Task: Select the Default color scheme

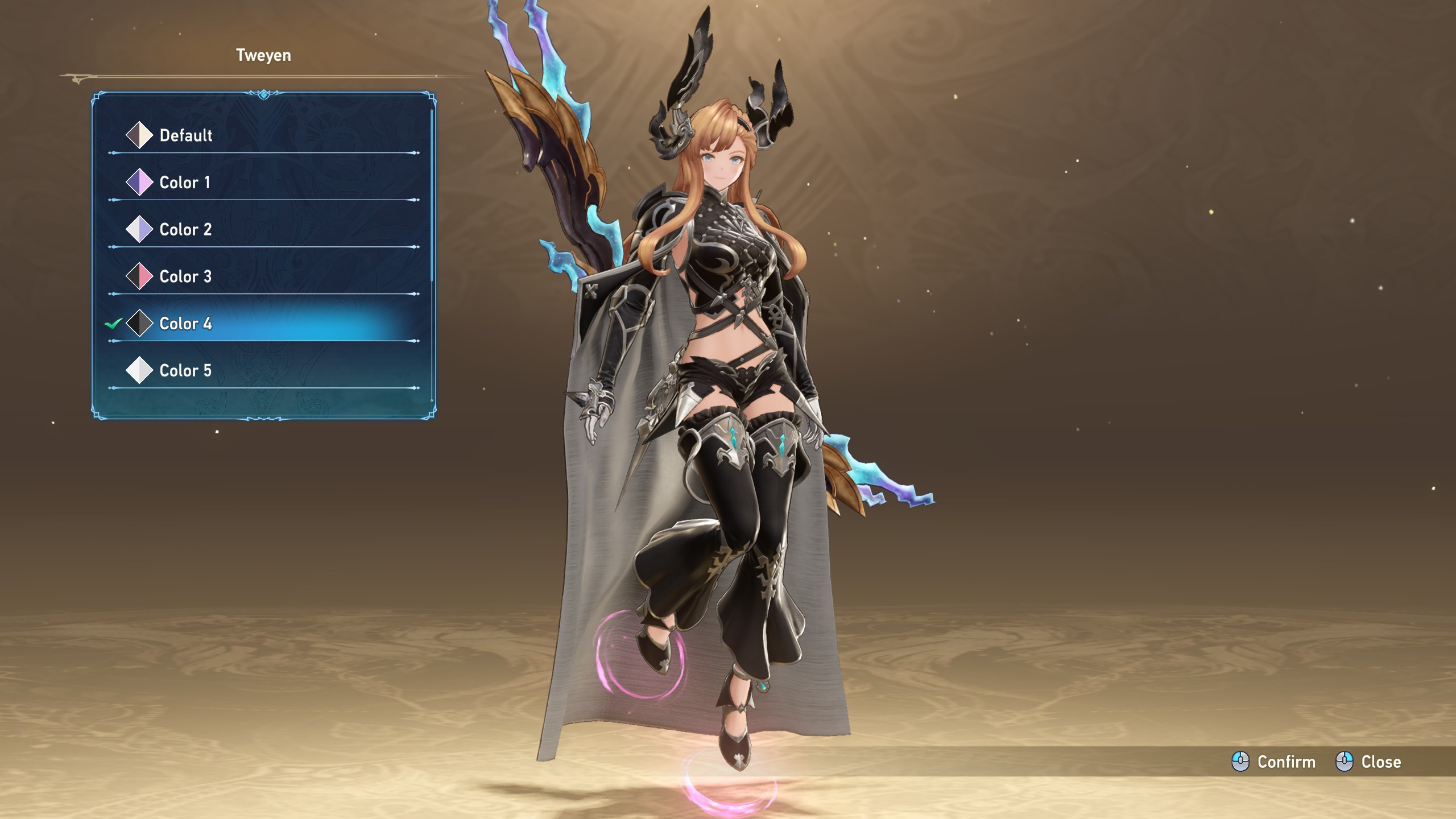Action: pos(185,135)
